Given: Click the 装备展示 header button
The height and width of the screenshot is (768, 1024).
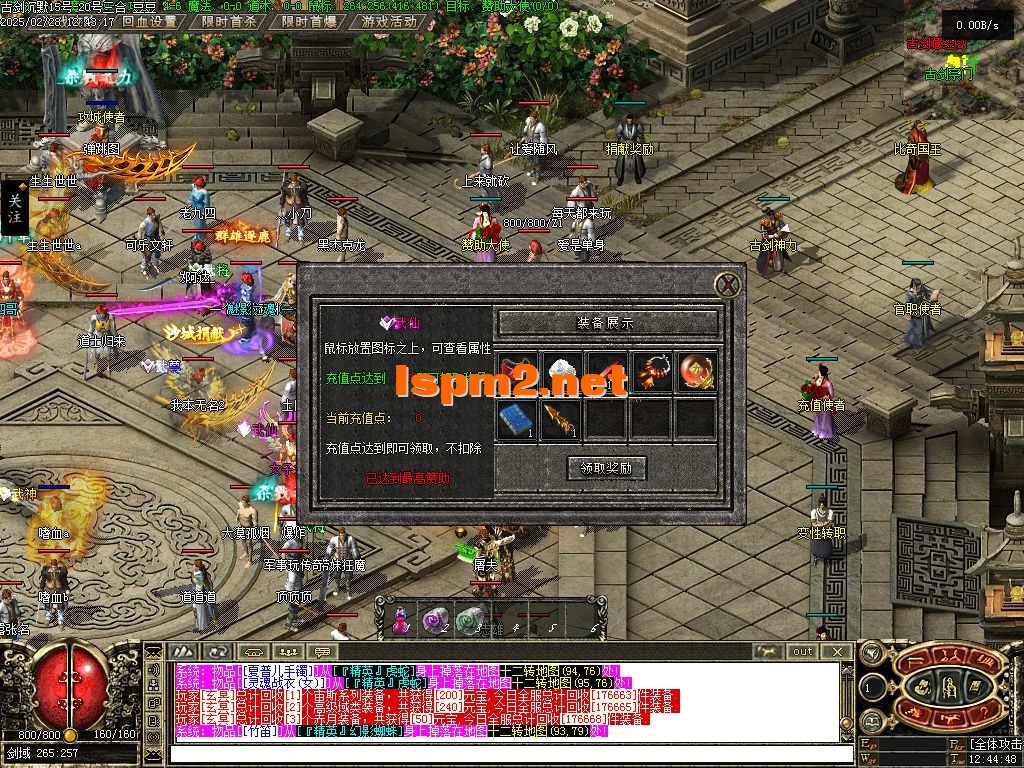Looking at the screenshot, I should coord(607,323).
